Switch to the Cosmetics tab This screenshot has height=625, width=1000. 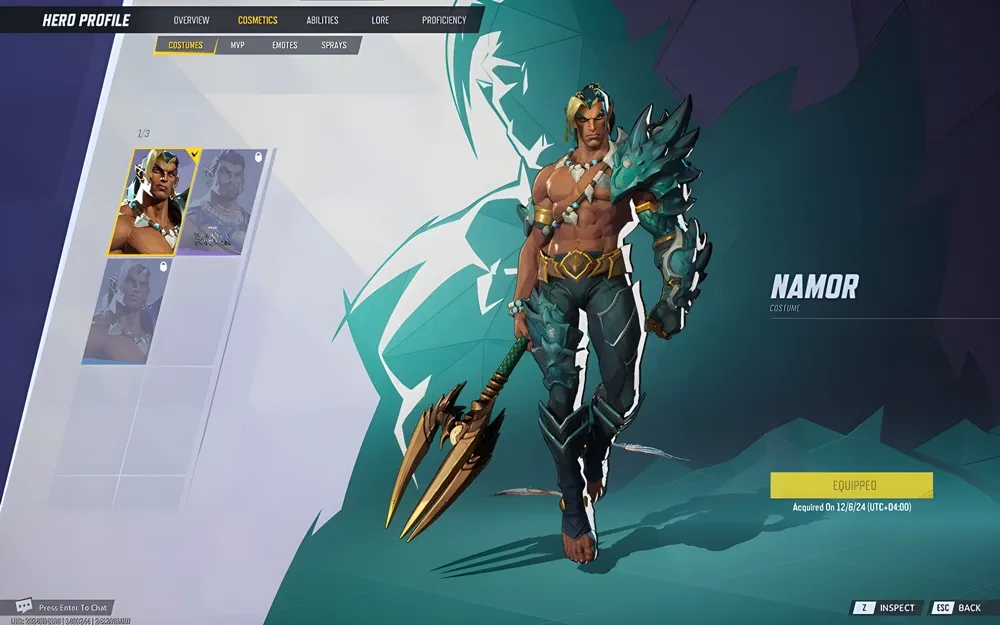coord(258,20)
